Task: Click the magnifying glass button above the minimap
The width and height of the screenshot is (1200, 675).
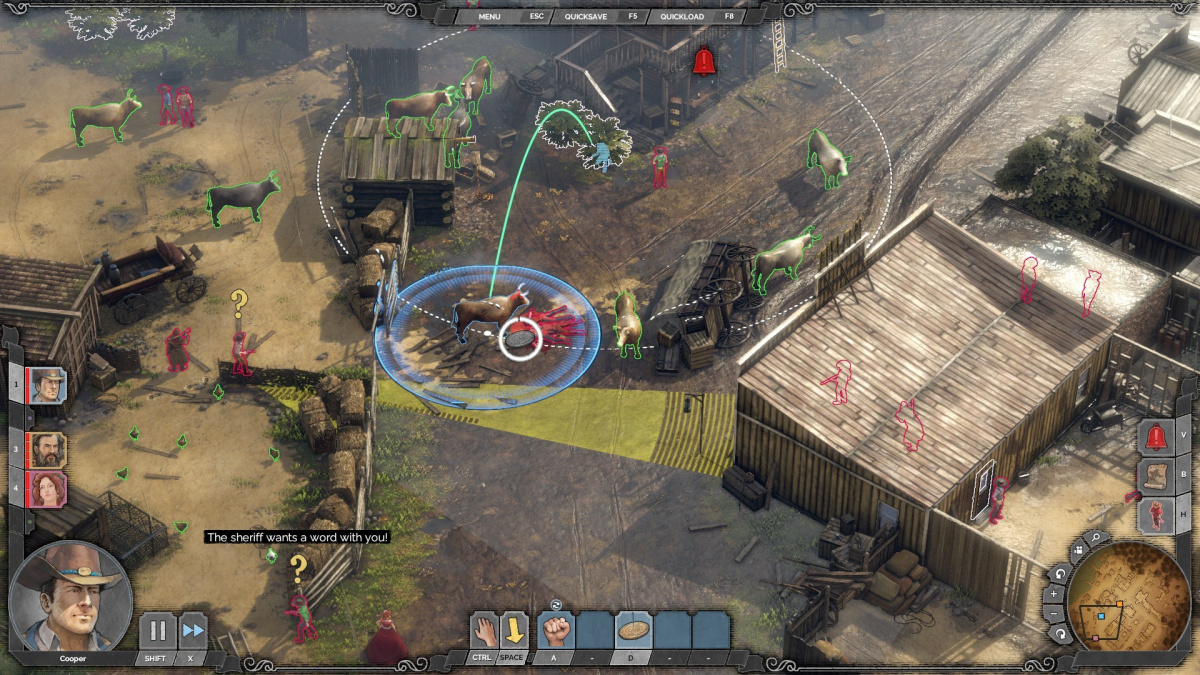Action: click(1097, 539)
